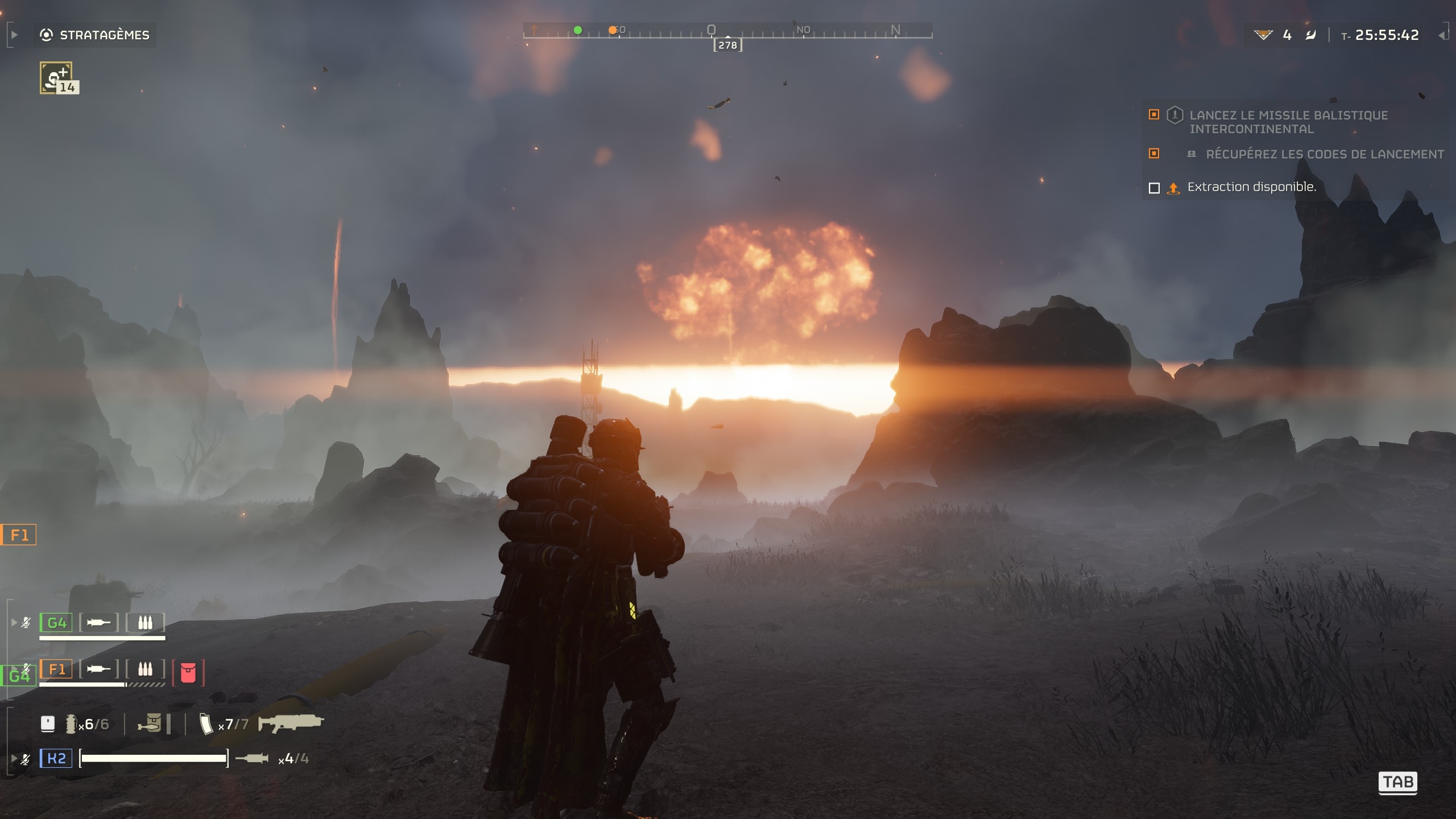Image resolution: width=1456 pixels, height=819 pixels.
Task: Click F1's red backpack icon
Action: [x=188, y=673]
